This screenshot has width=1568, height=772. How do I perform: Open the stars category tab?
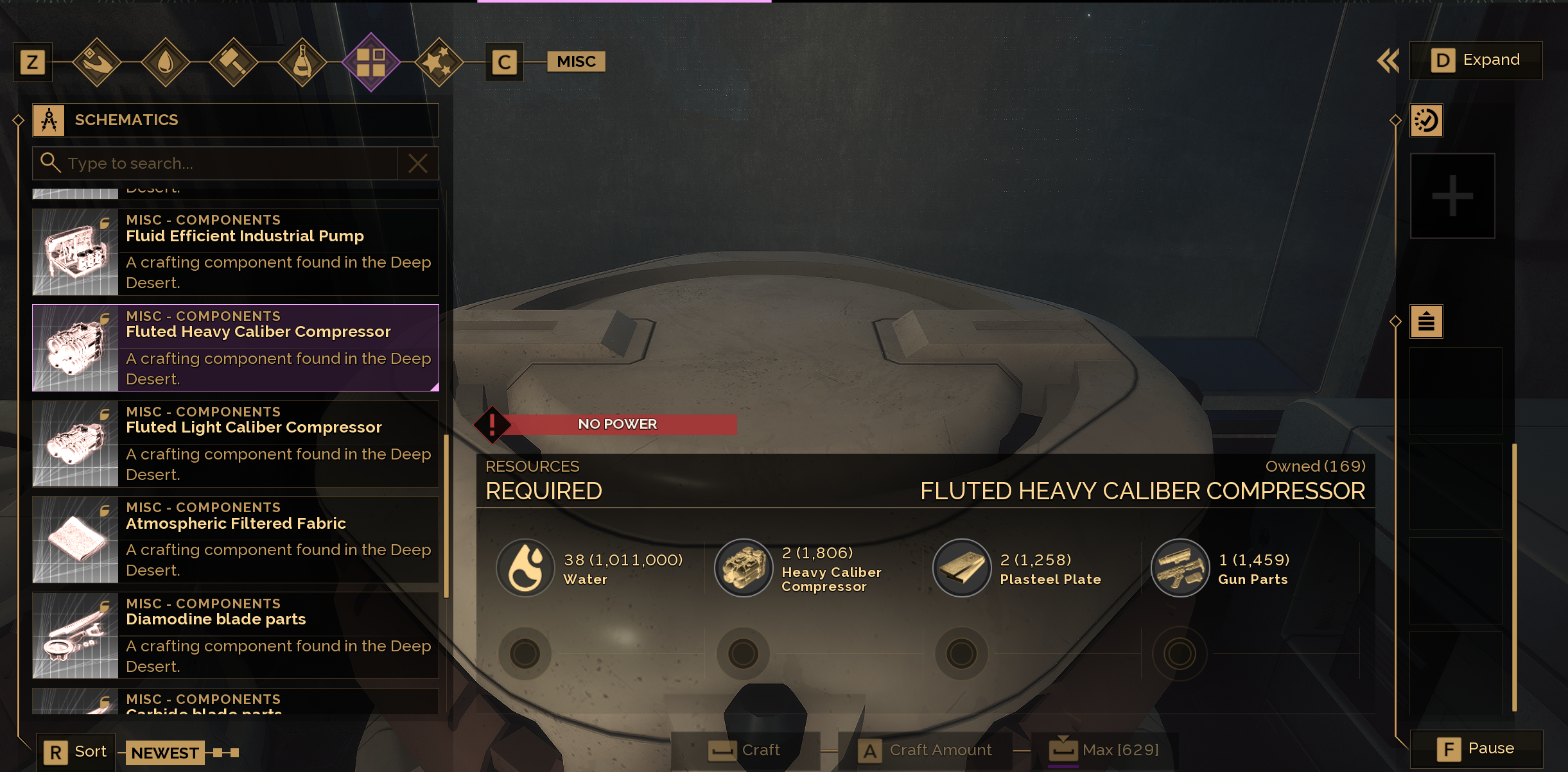[439, 62]
